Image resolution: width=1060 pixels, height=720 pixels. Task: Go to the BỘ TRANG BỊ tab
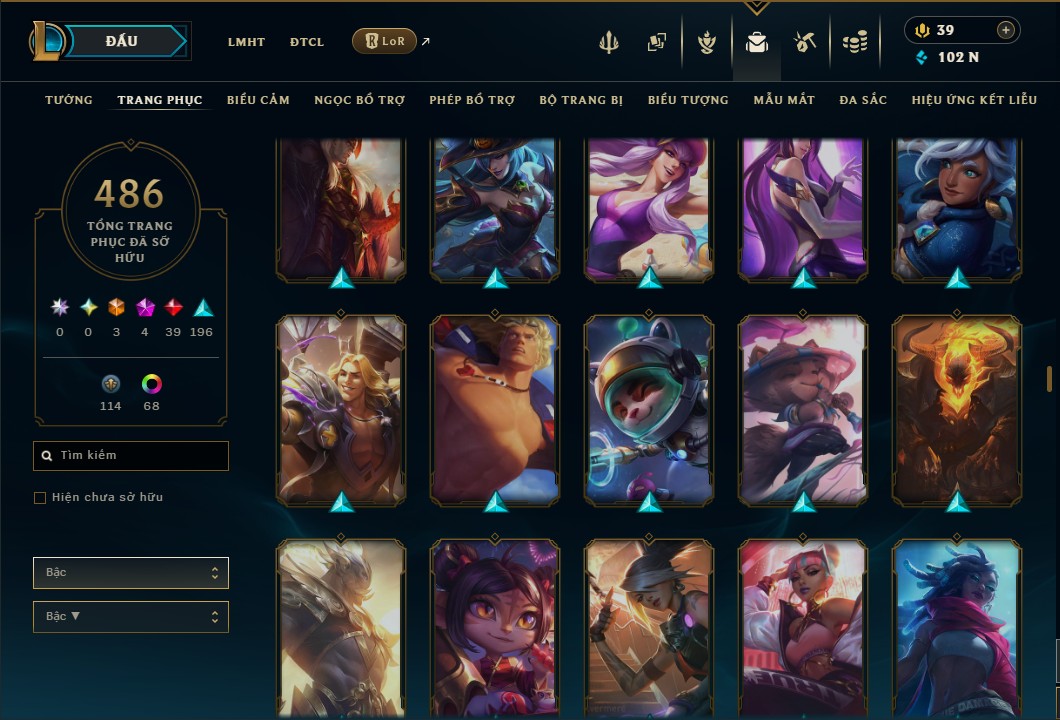581,100
